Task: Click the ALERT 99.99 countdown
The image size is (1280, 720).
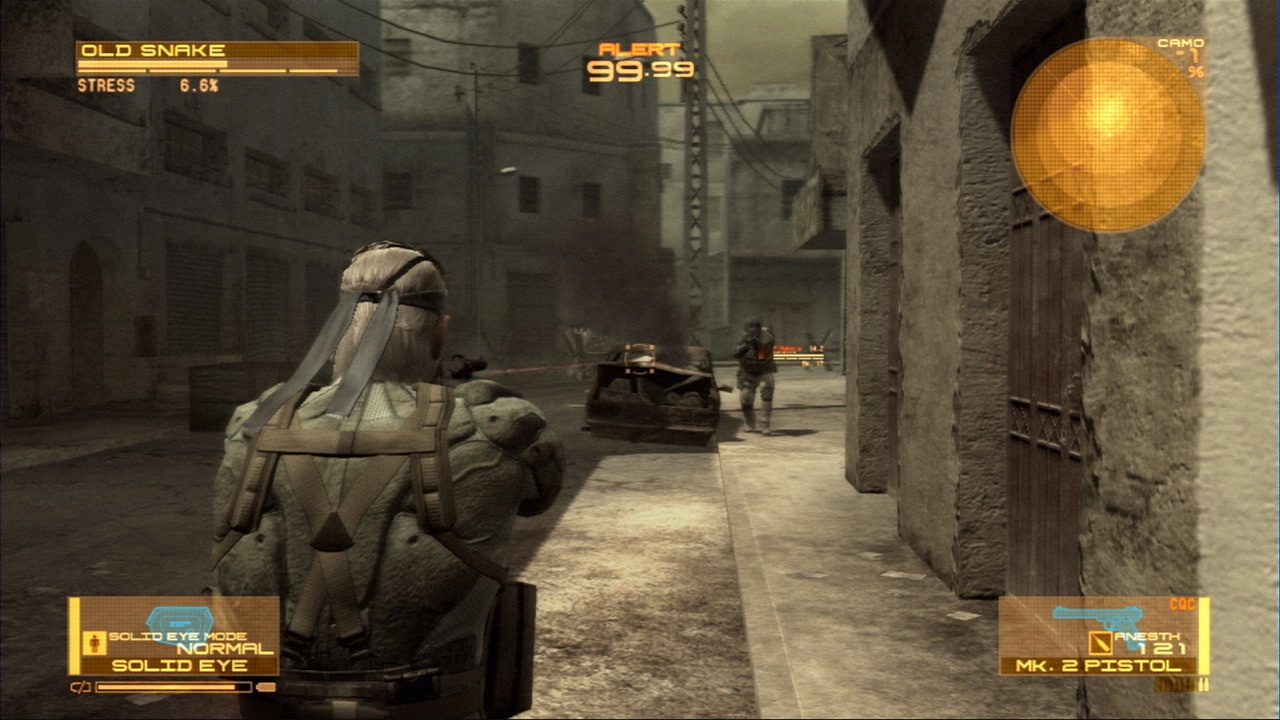Action: pyautogui.click(x=640, y=70)
